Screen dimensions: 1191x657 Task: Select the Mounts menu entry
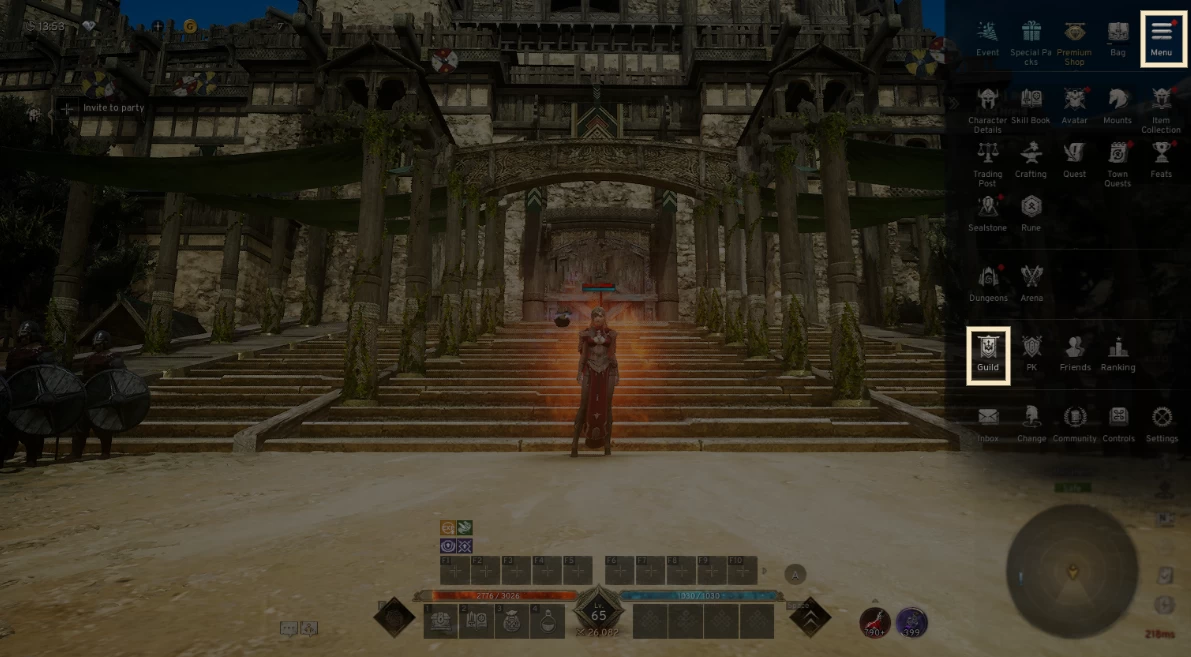(1117, 104)
